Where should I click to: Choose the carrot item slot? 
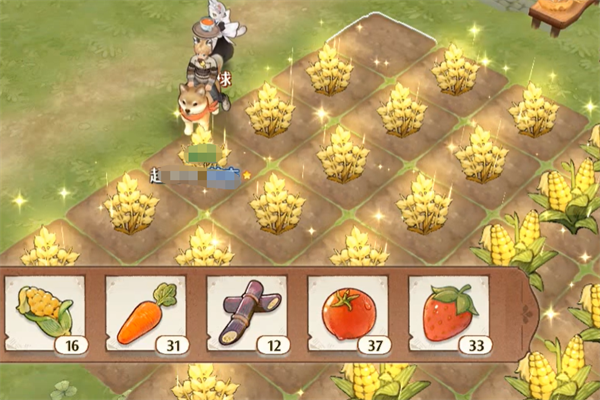coord(146,316)
